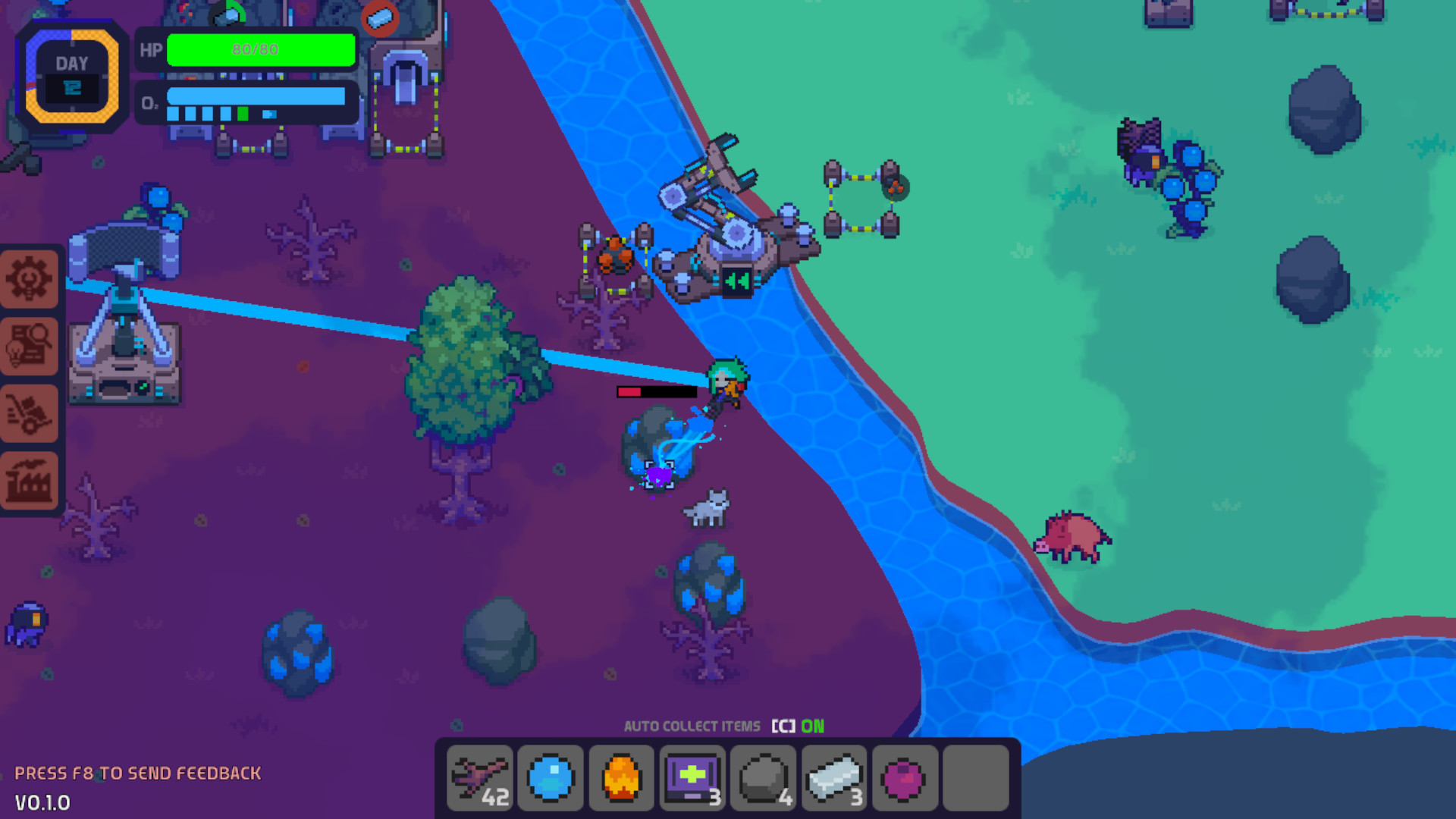Click the v0.1.0 version label

(42, 802)
